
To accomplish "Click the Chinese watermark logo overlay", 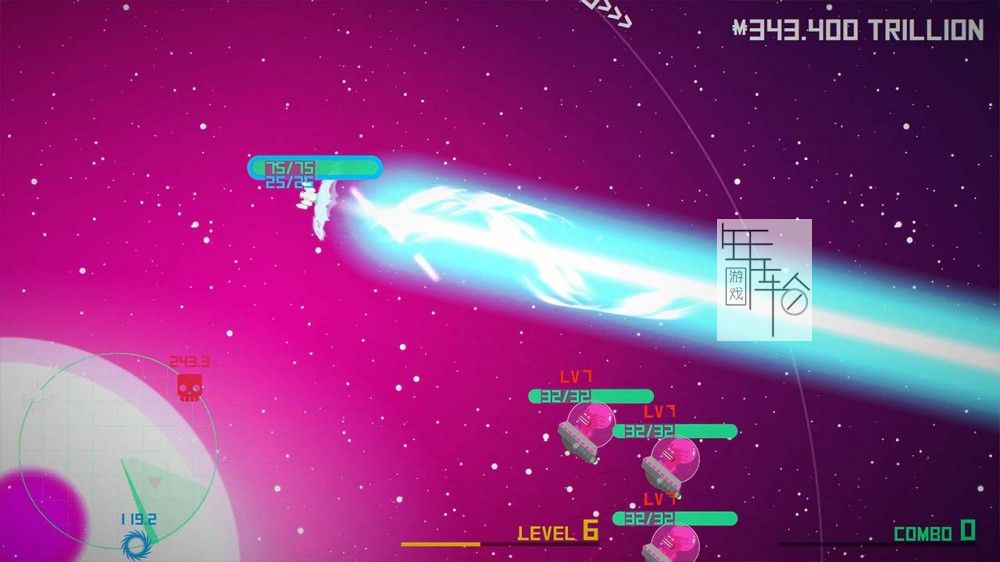I will pyautogui.click(x=764, y=280).
